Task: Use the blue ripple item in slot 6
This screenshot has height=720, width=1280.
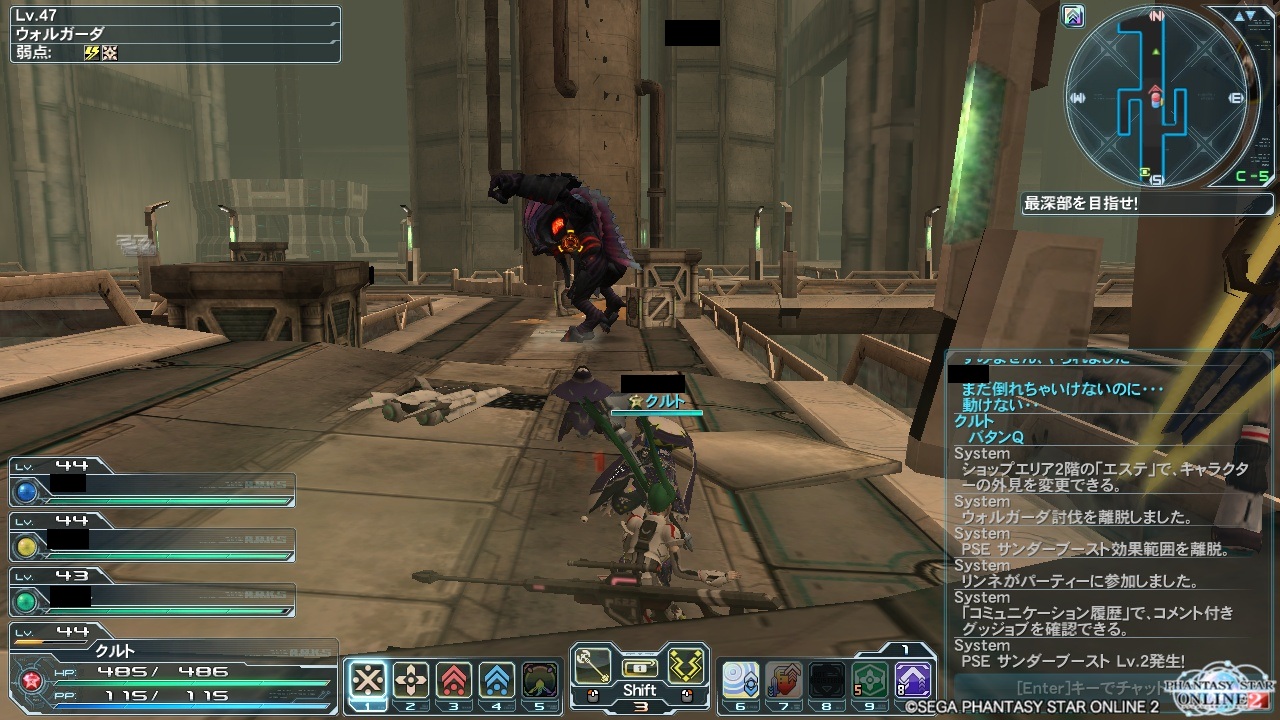Action: coord(740,680)
